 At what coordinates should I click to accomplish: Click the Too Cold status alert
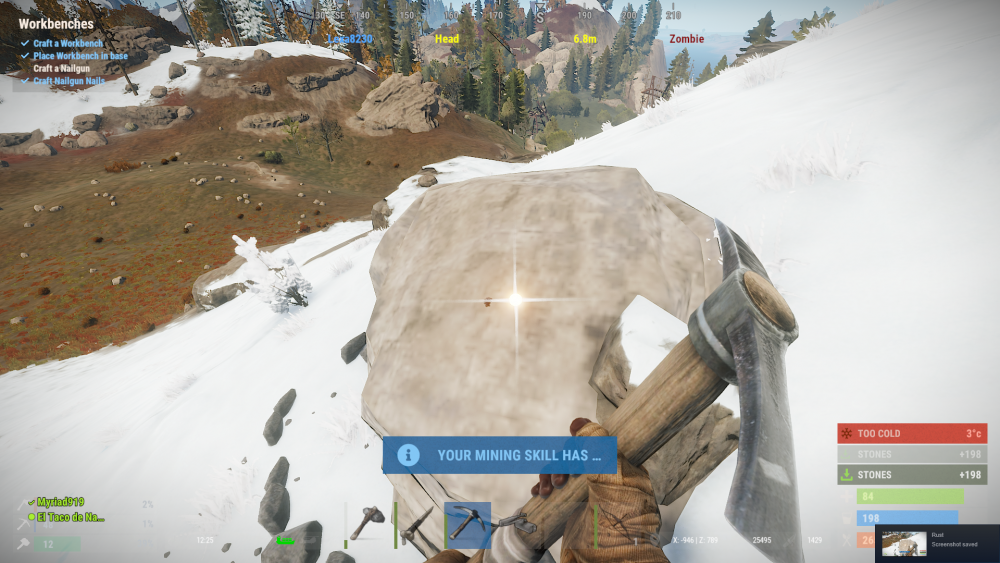(x=911, y=433)
